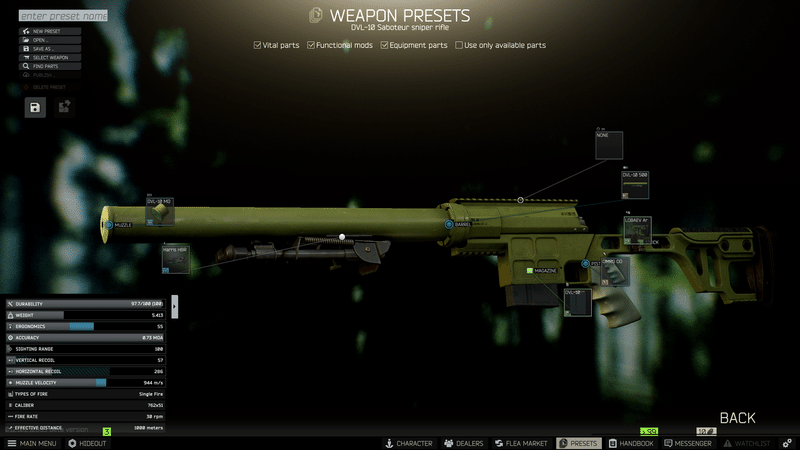The image size is (800, 450).
Task: Select the Harris bipod mod slot
Action: click(175, 257)
